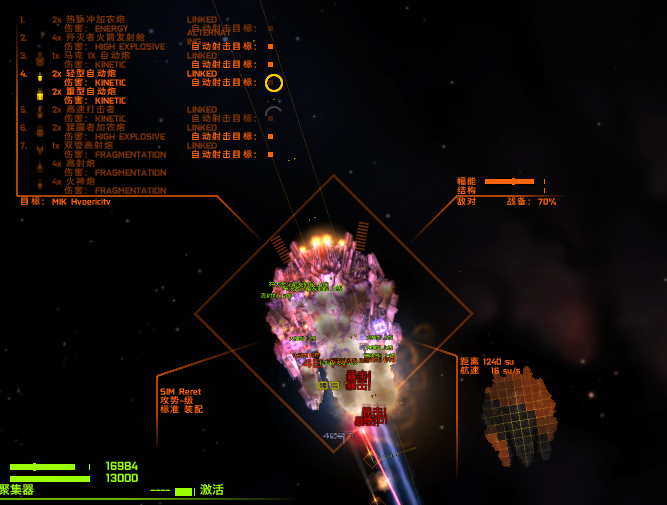Toggle autofire square for weapon group 2

[x=270, y=47]
